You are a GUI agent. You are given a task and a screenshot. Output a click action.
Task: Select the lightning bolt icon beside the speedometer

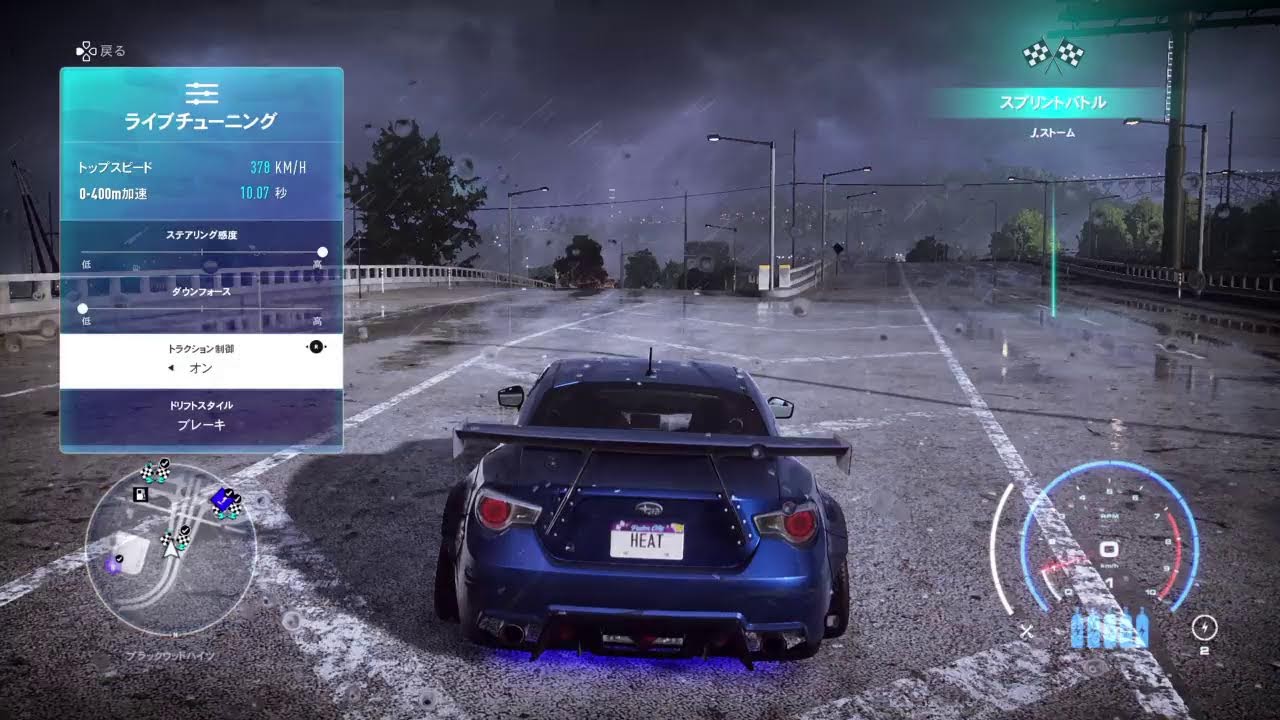[1205, 627]
